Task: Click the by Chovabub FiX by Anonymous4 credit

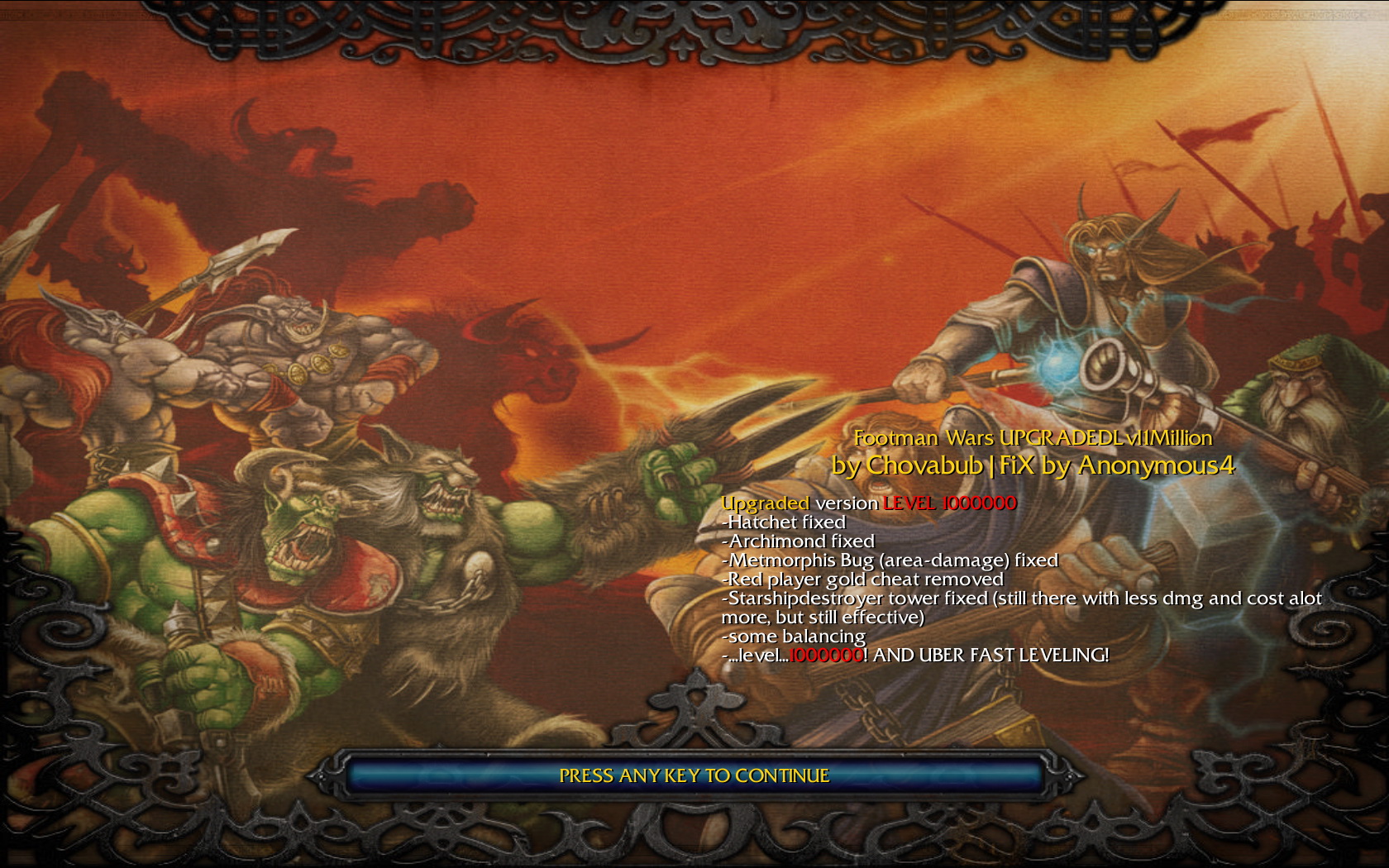Action: pos(1033,466)
